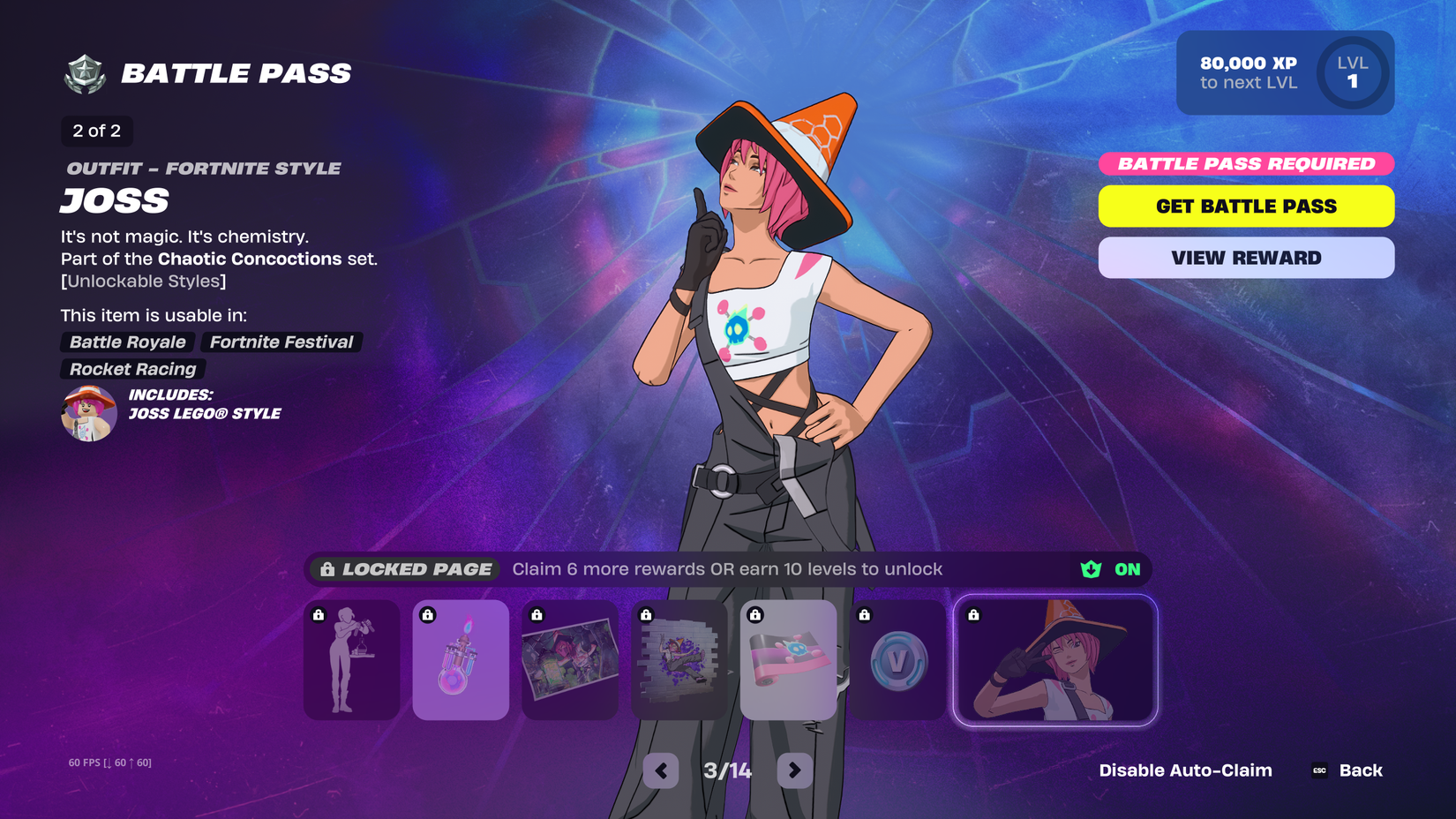Click the 3/14 page indicator
This screenshot has width=1456, height=819.
727,770
